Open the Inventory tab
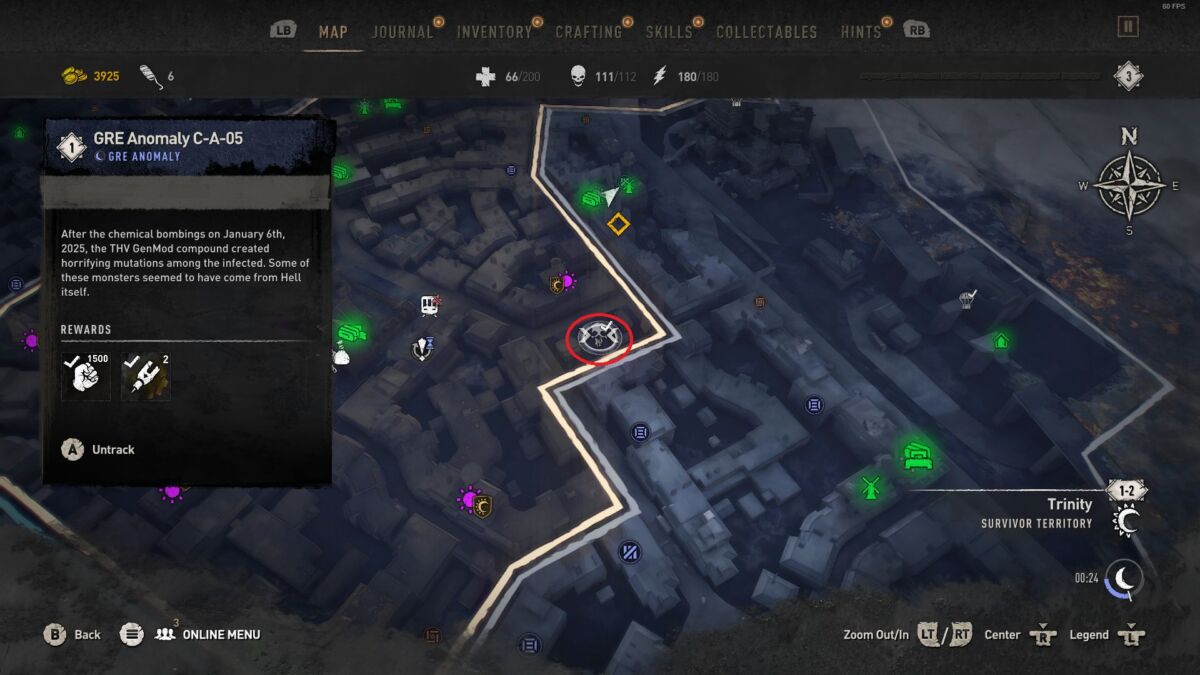The height and width of the screenshot is (675, 1200). [x=494, y=32]
